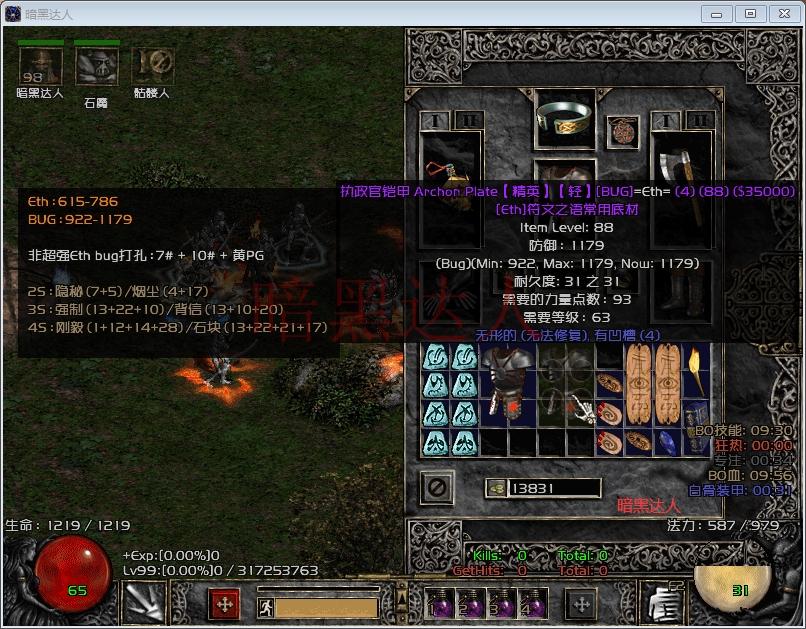Toggle the run/walk button
Viewport: 806px width, 629px height.
(264, 607)
